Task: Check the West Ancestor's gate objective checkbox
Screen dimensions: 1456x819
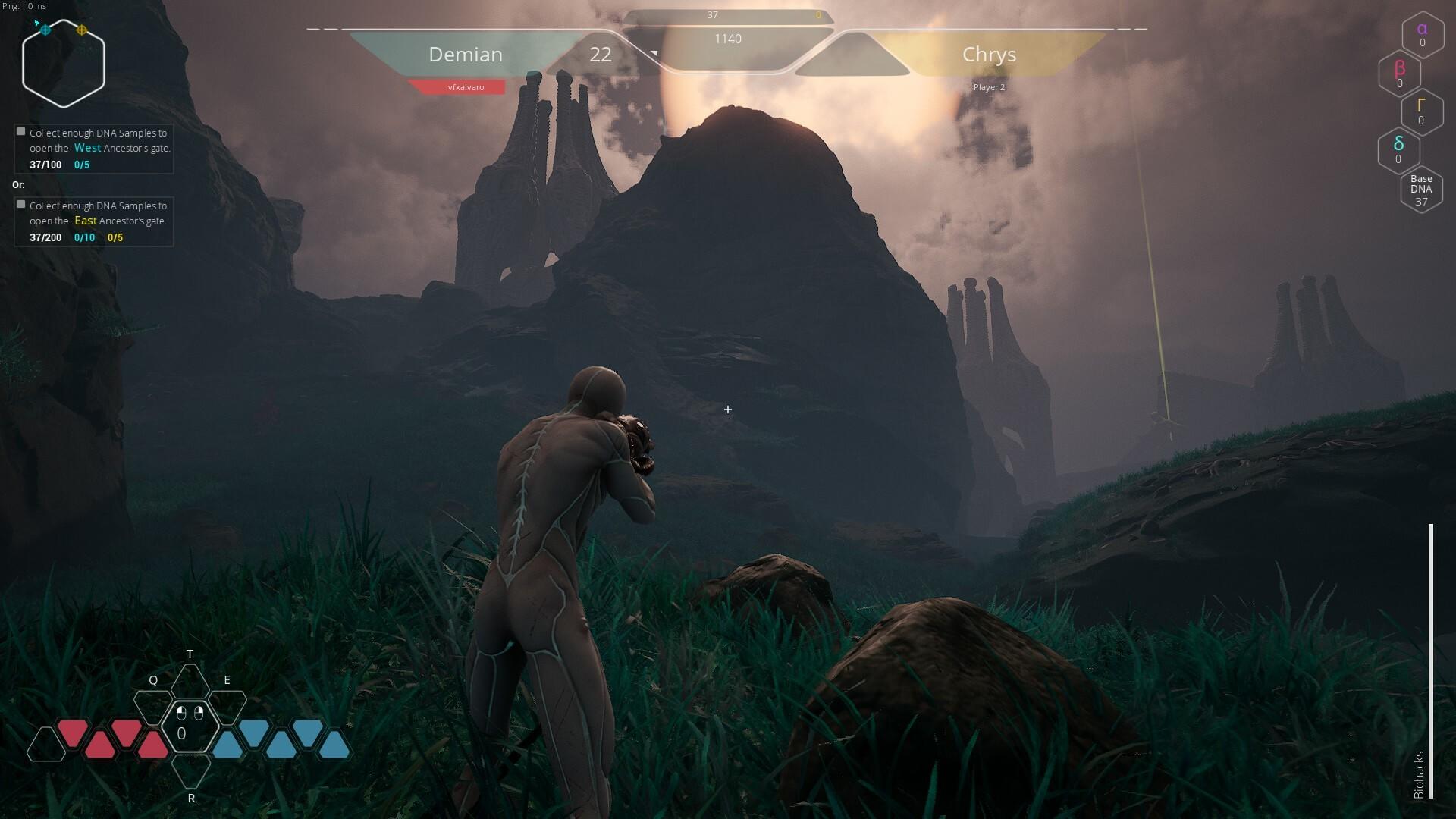Action: tap(20, 130)
